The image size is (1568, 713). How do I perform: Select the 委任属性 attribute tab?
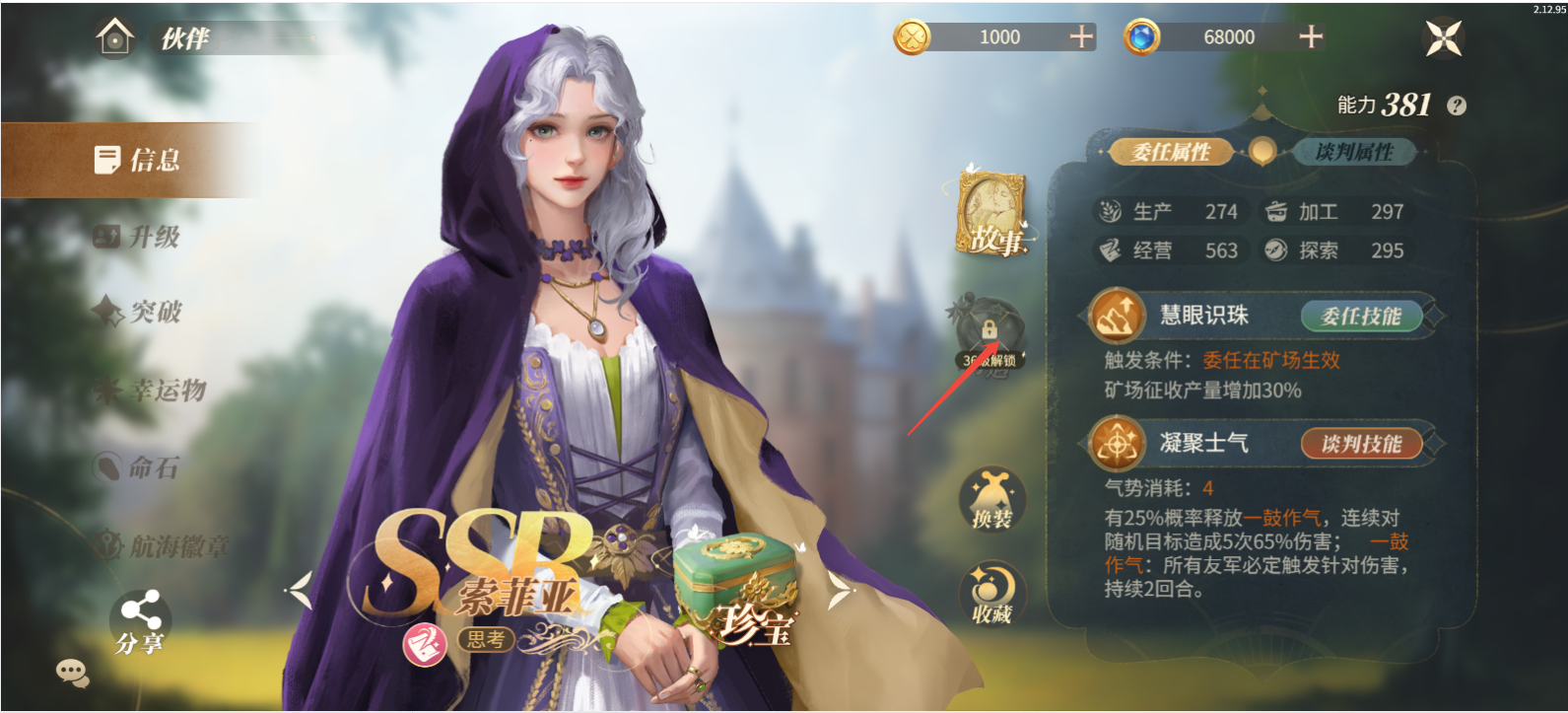[x=1169, y=153]
